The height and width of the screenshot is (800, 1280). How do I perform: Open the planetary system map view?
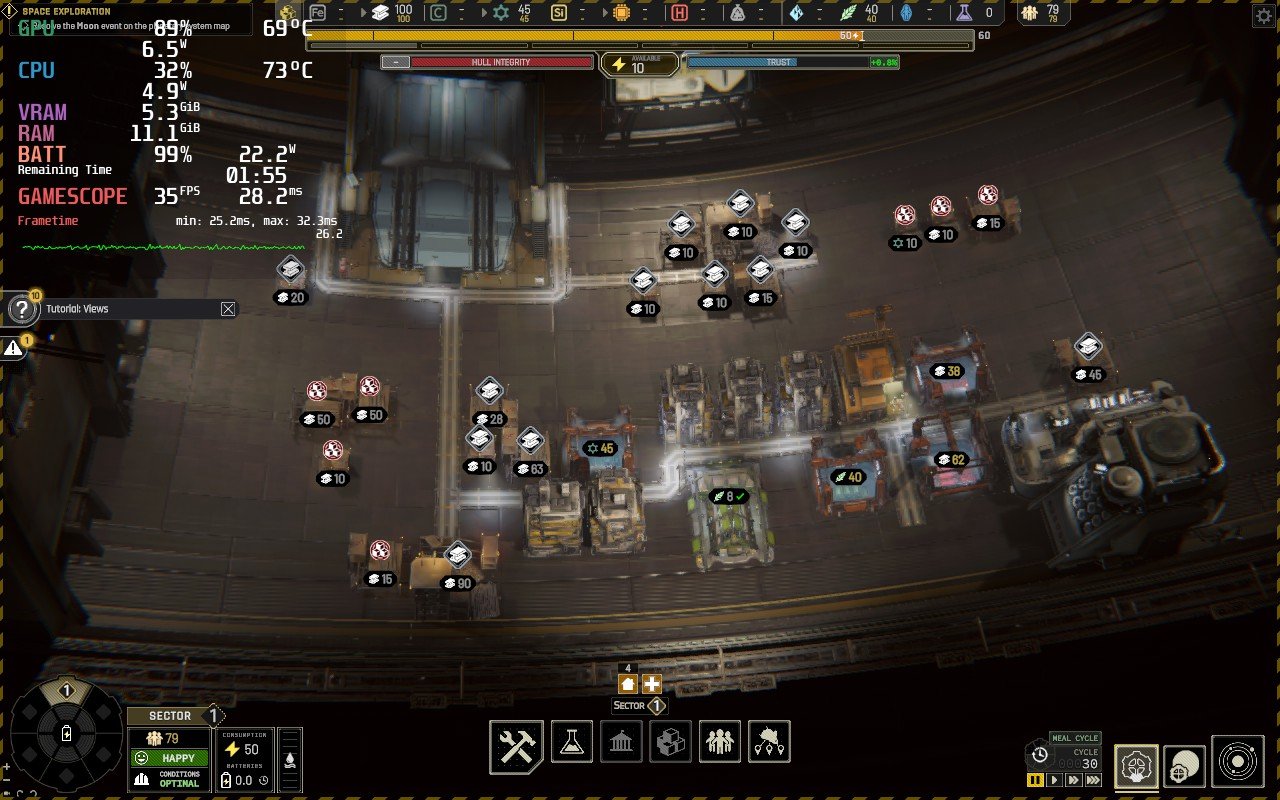tap(1238, 762)
